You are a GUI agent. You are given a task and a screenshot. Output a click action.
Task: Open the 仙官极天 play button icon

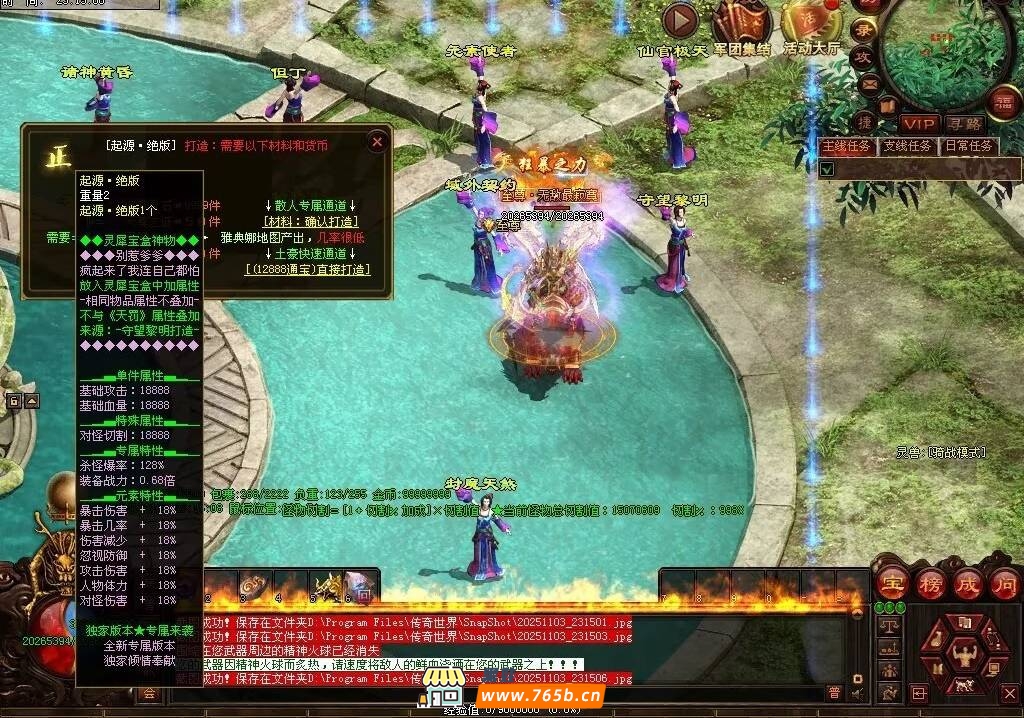tap(680, 20)
